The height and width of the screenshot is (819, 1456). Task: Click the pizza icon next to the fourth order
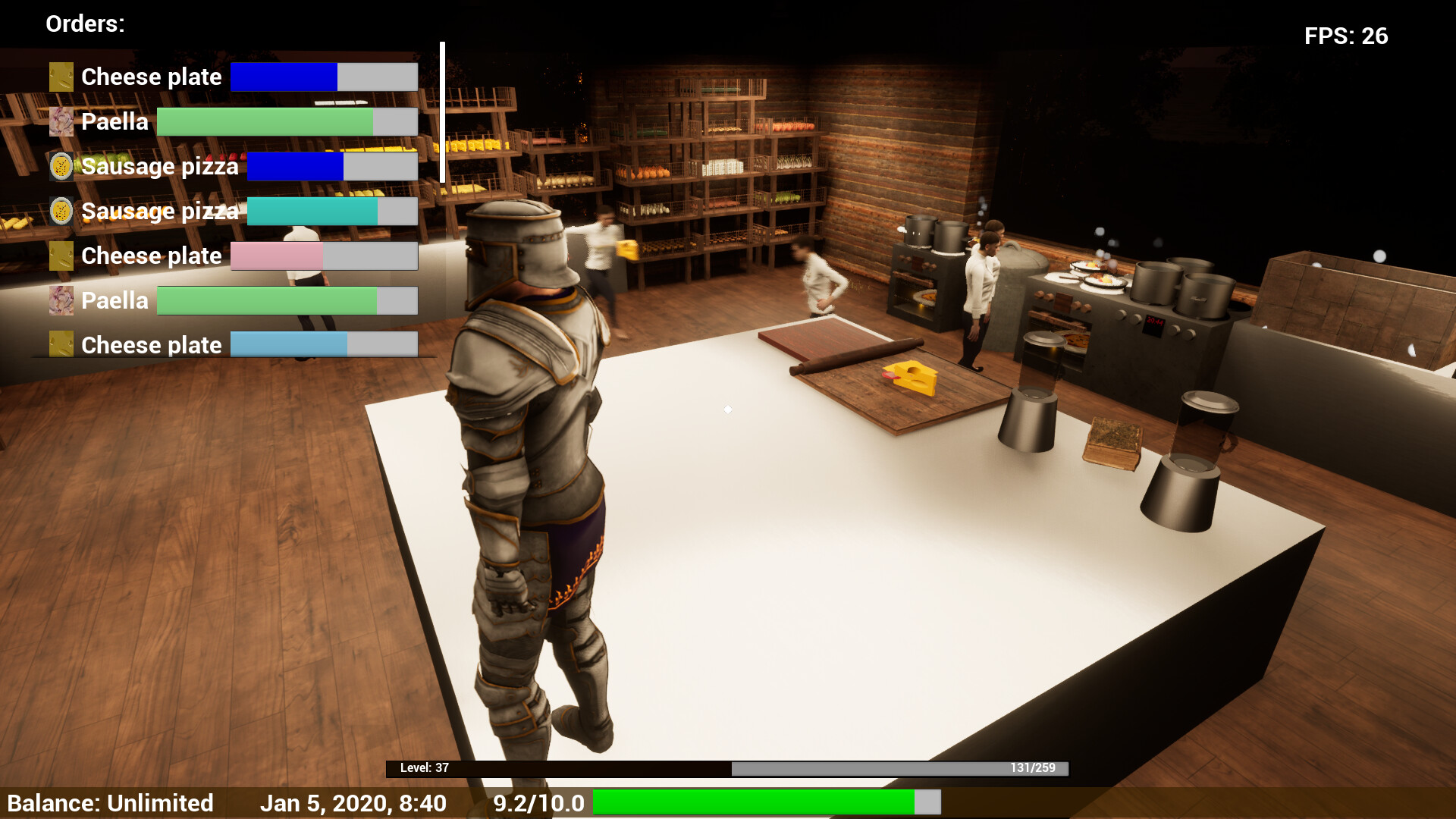61,211
